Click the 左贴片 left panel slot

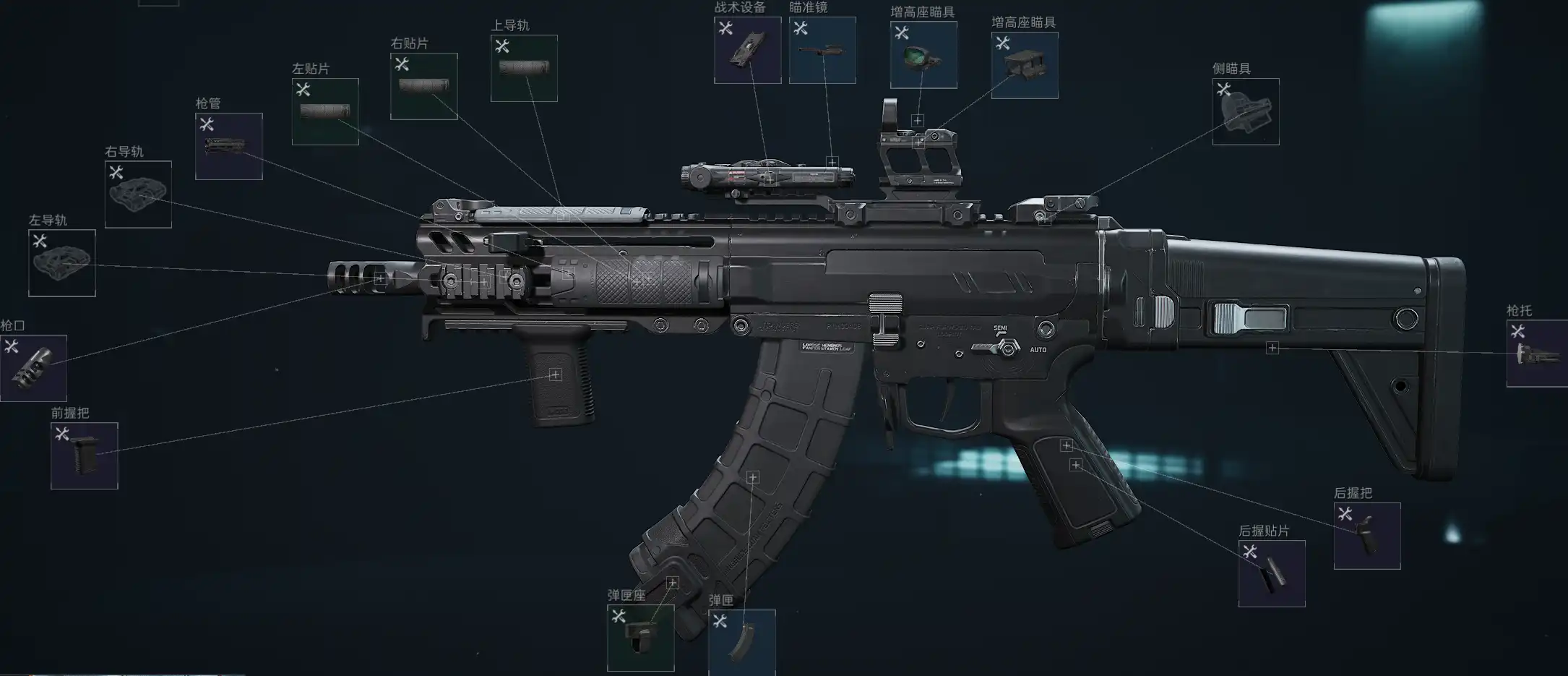click(325, 111)
